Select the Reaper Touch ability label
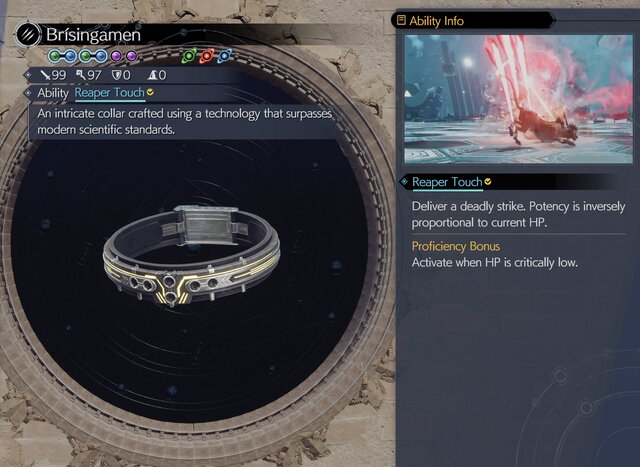The width and height of the screenshot is (640, 467). [x=109, y=93]
